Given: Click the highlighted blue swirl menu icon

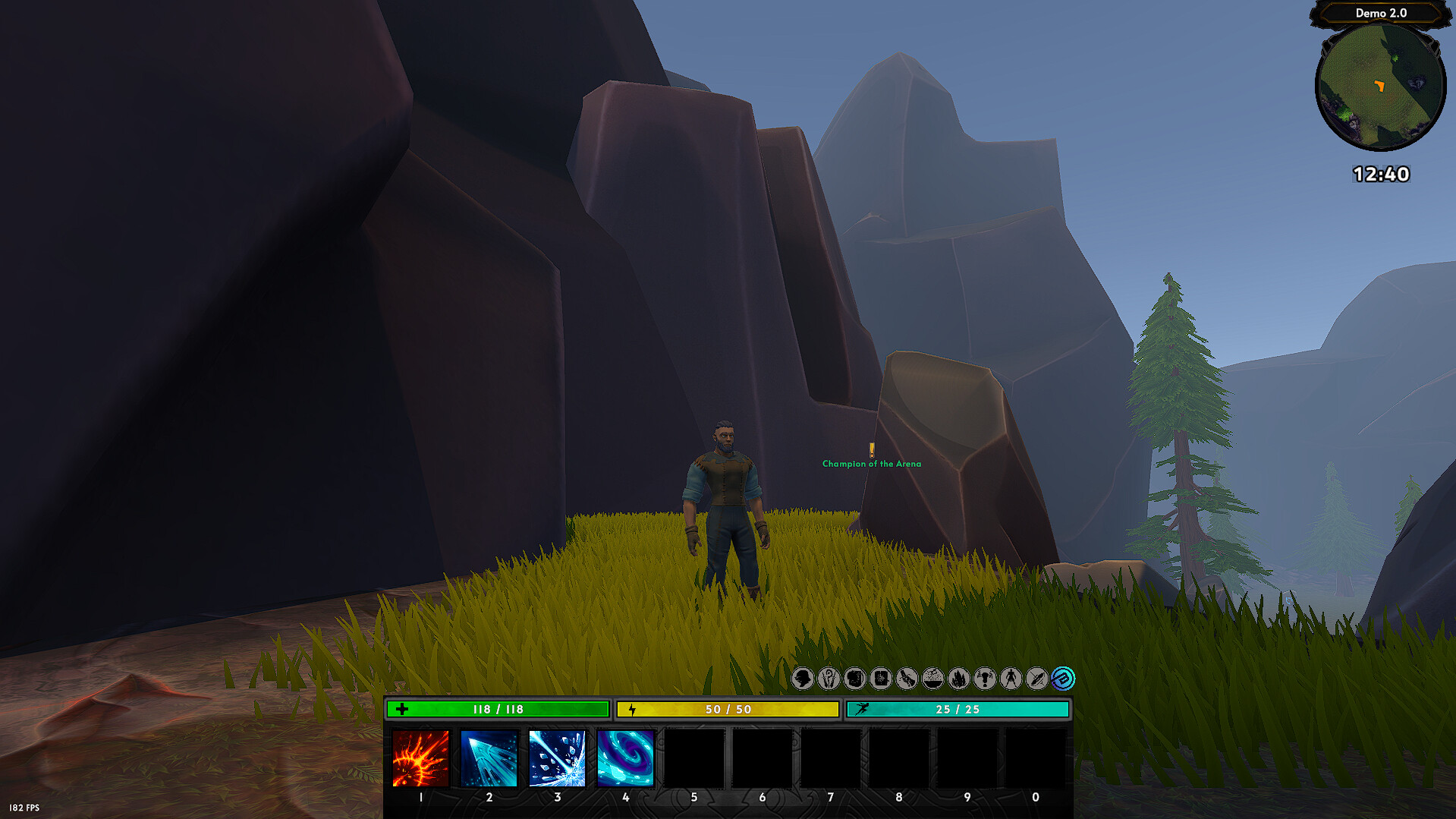Looking at the screenshot, I should pos(1061,680).
